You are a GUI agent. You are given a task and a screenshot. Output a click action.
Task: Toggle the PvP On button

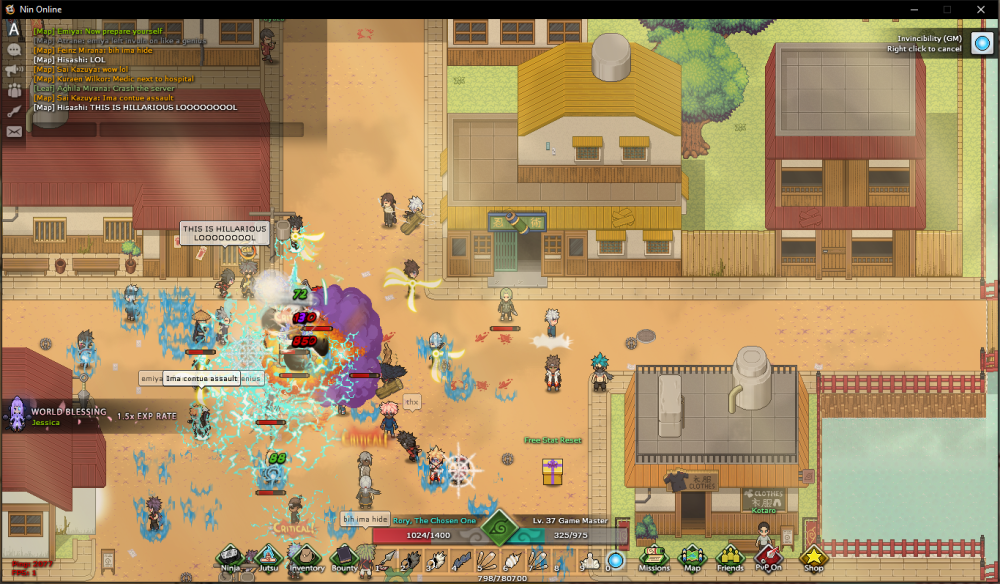click(767, 556)
